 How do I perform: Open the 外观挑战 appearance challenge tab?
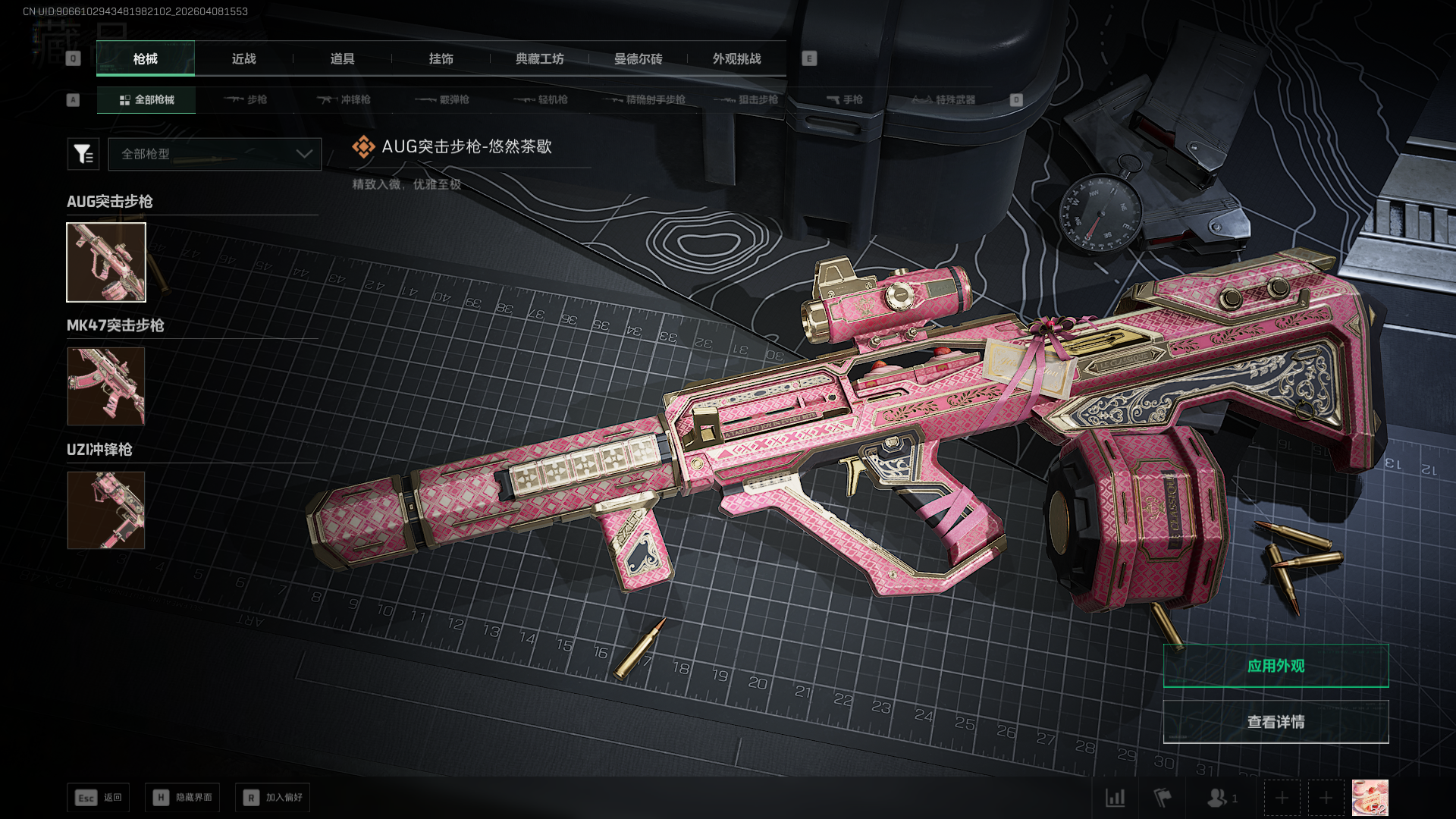(737, 58)
